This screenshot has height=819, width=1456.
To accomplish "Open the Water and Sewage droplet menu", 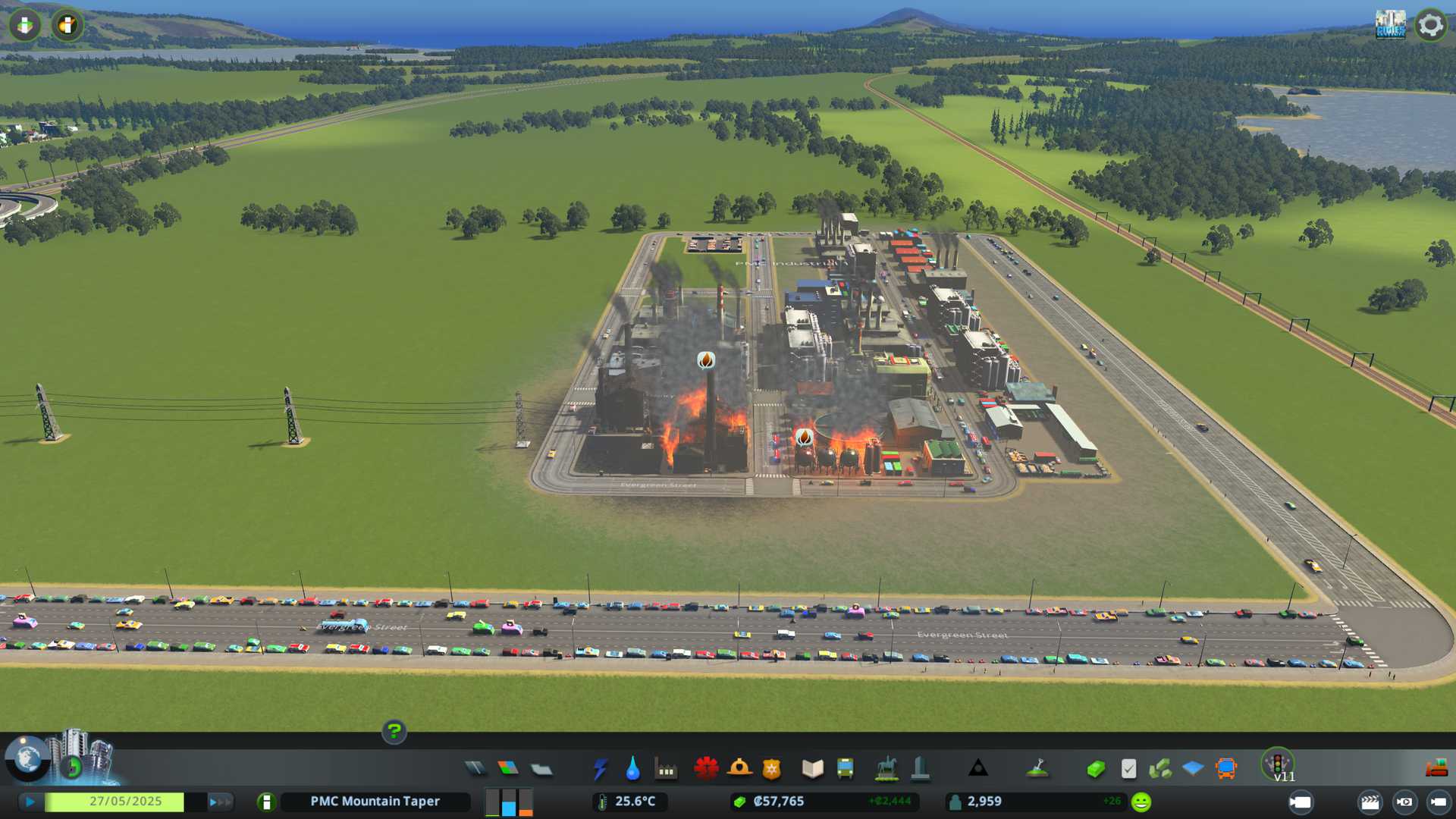I will (632, 769).
